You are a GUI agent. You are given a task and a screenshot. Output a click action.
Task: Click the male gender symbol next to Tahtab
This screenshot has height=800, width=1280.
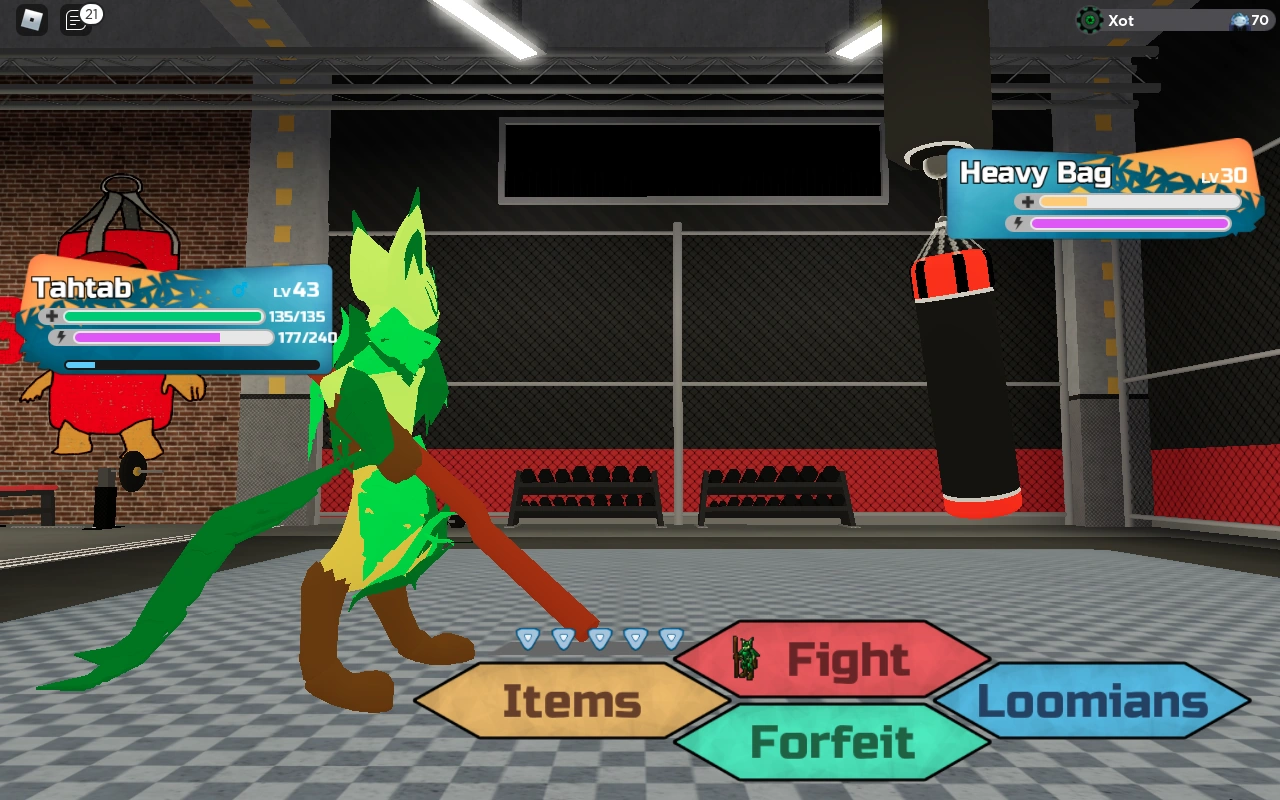click(x=239, y=289)
